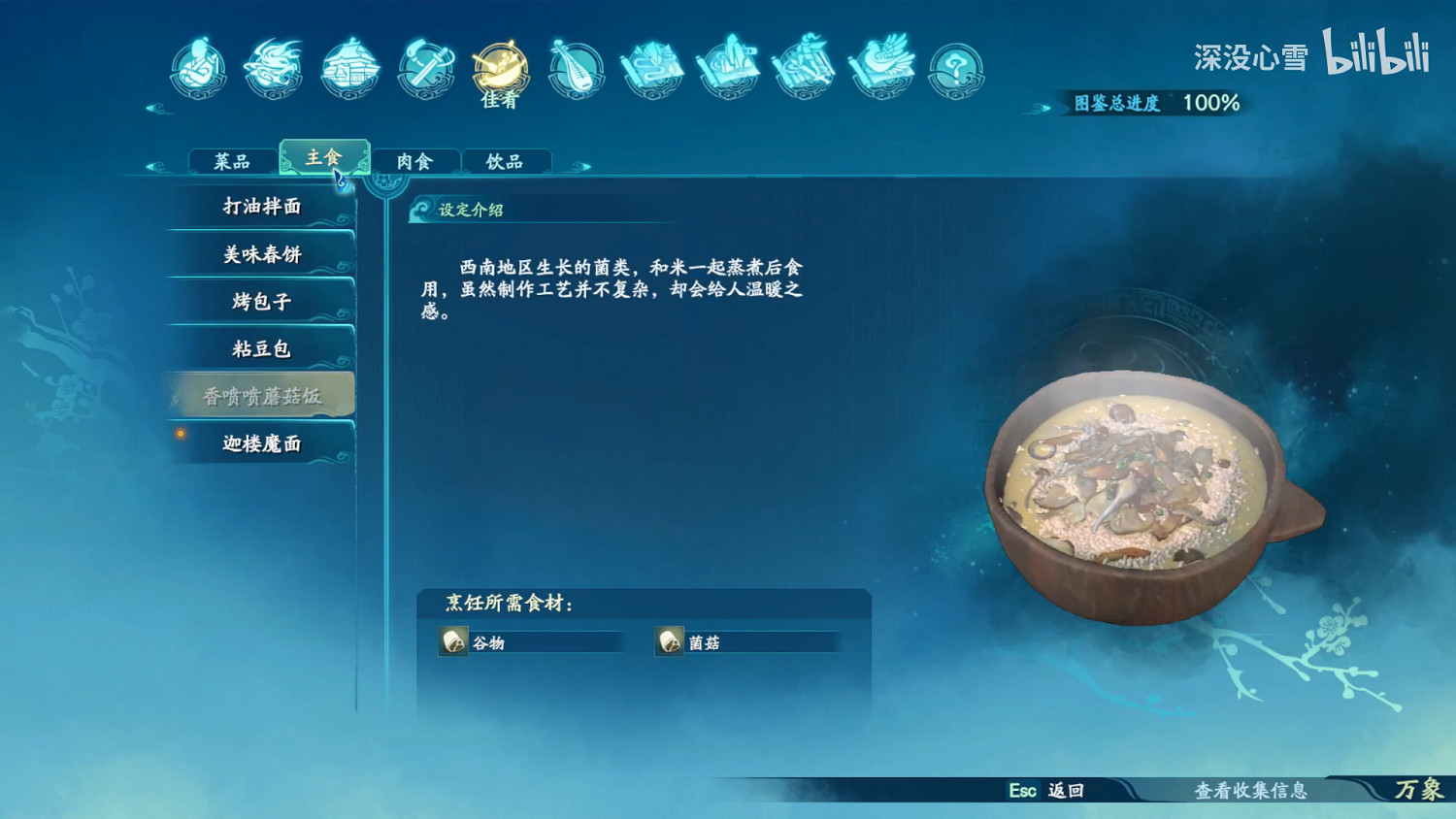The width and height of the screenshot is (1456, 819).
Task: Switch to the 肉食 tab
Action: (x=417, y=159)
